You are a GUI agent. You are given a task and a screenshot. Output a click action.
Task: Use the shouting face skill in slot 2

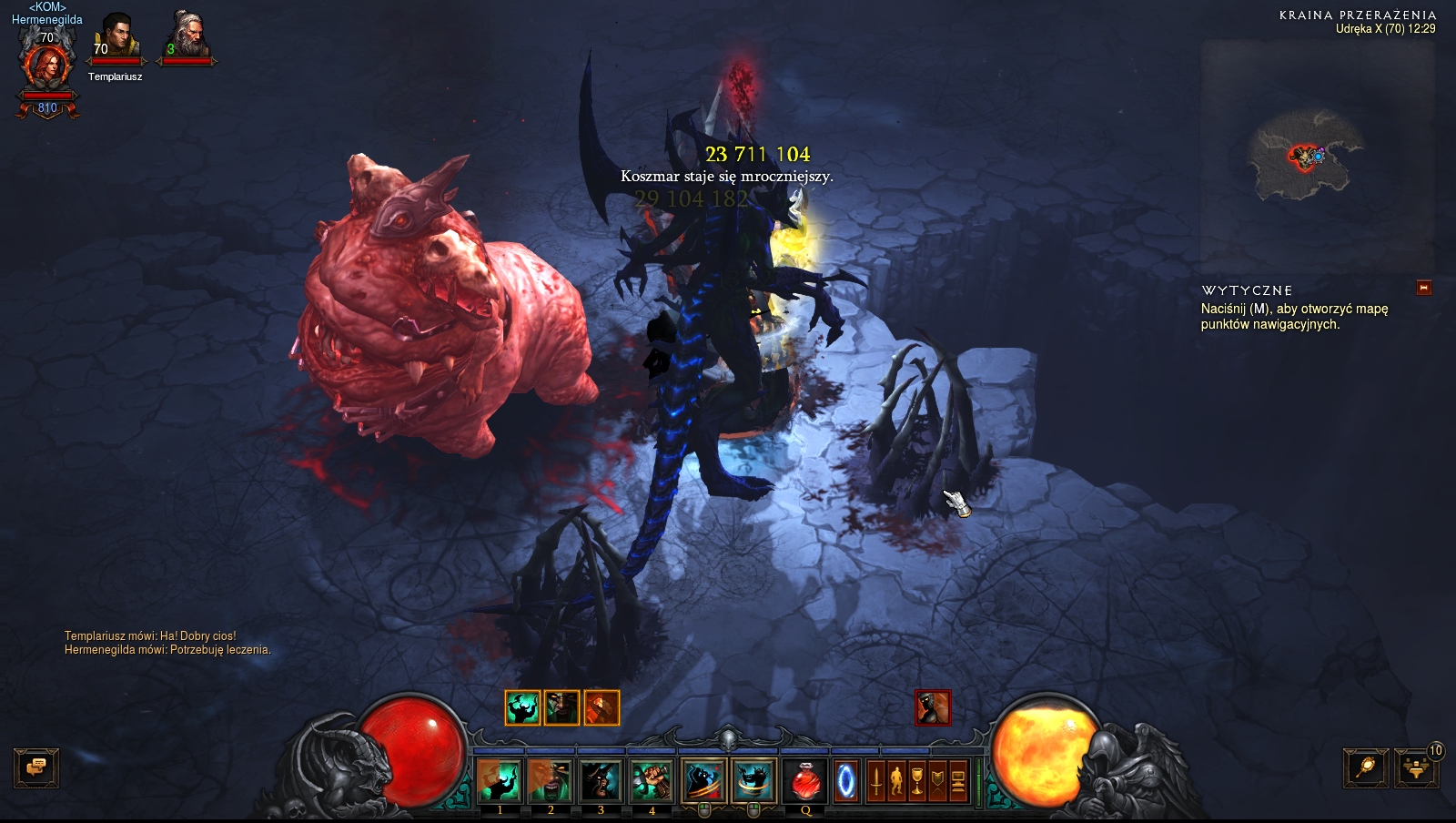(551, 781)
